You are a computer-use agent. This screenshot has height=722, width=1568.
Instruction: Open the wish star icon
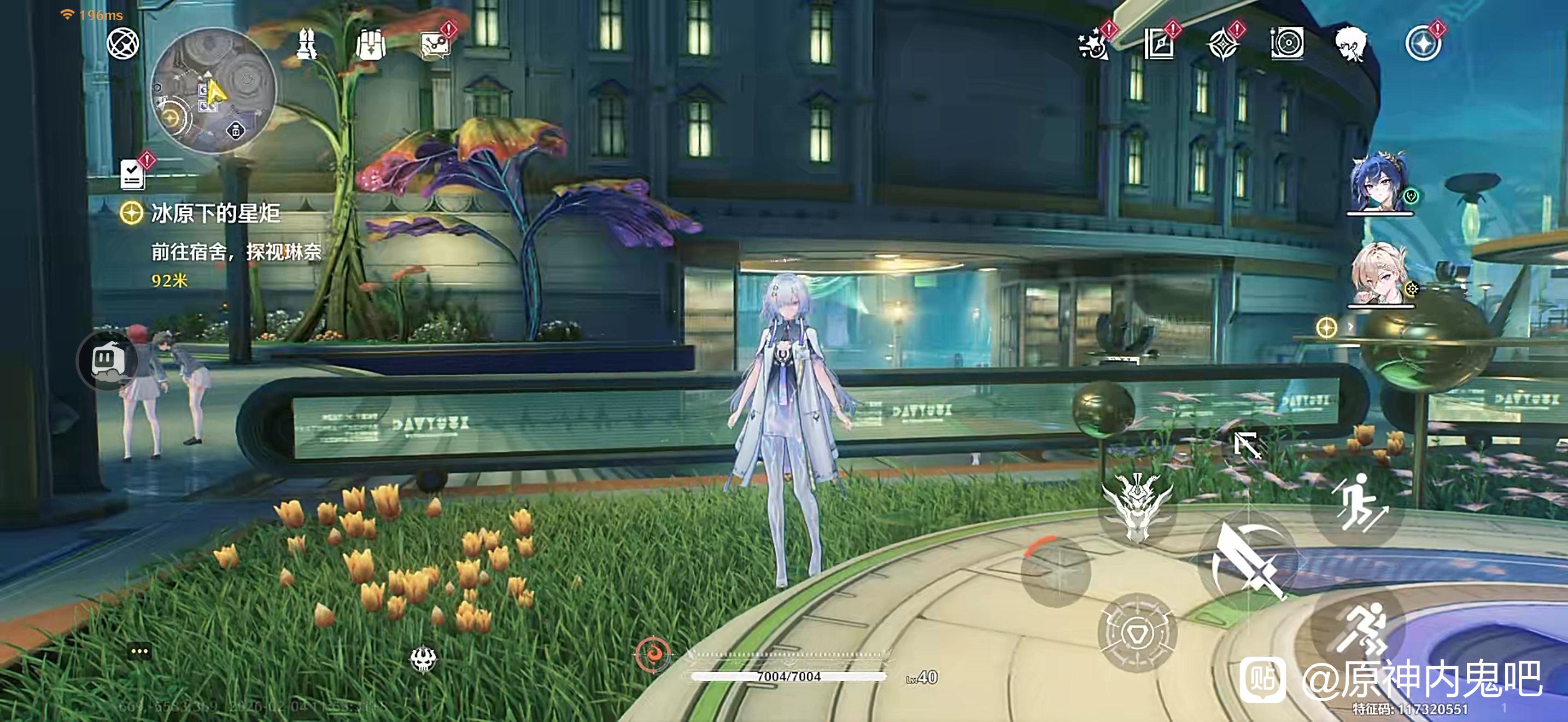[x=1092, y=44]
